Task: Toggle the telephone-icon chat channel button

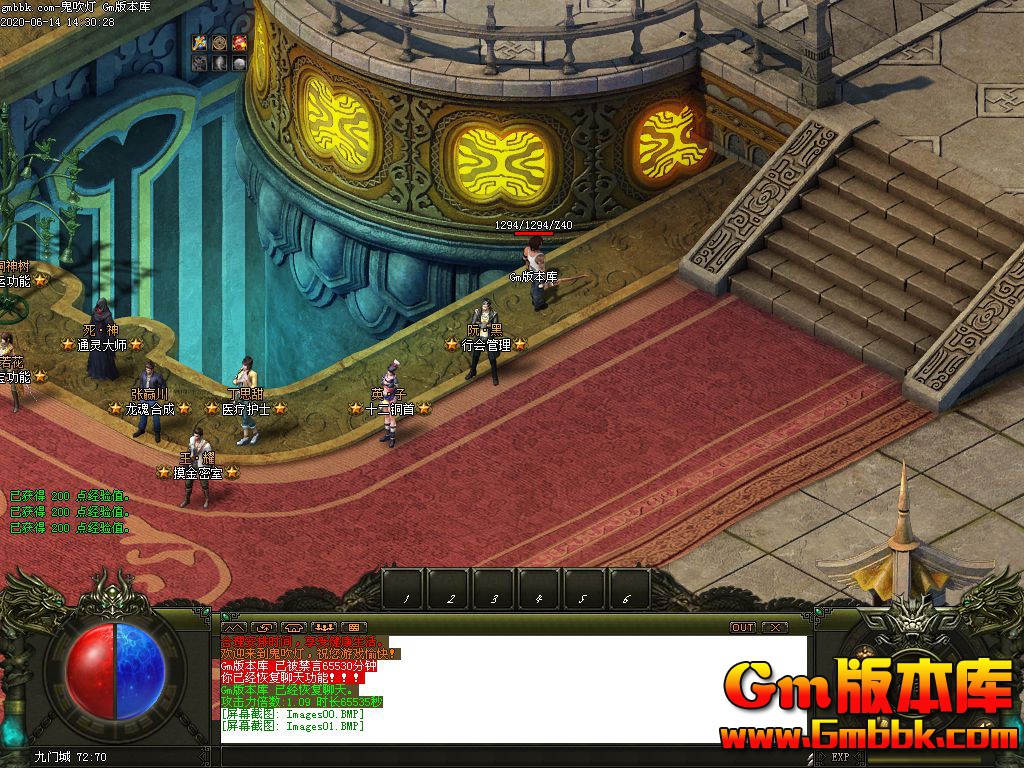Action: click(x=295, y=627)
